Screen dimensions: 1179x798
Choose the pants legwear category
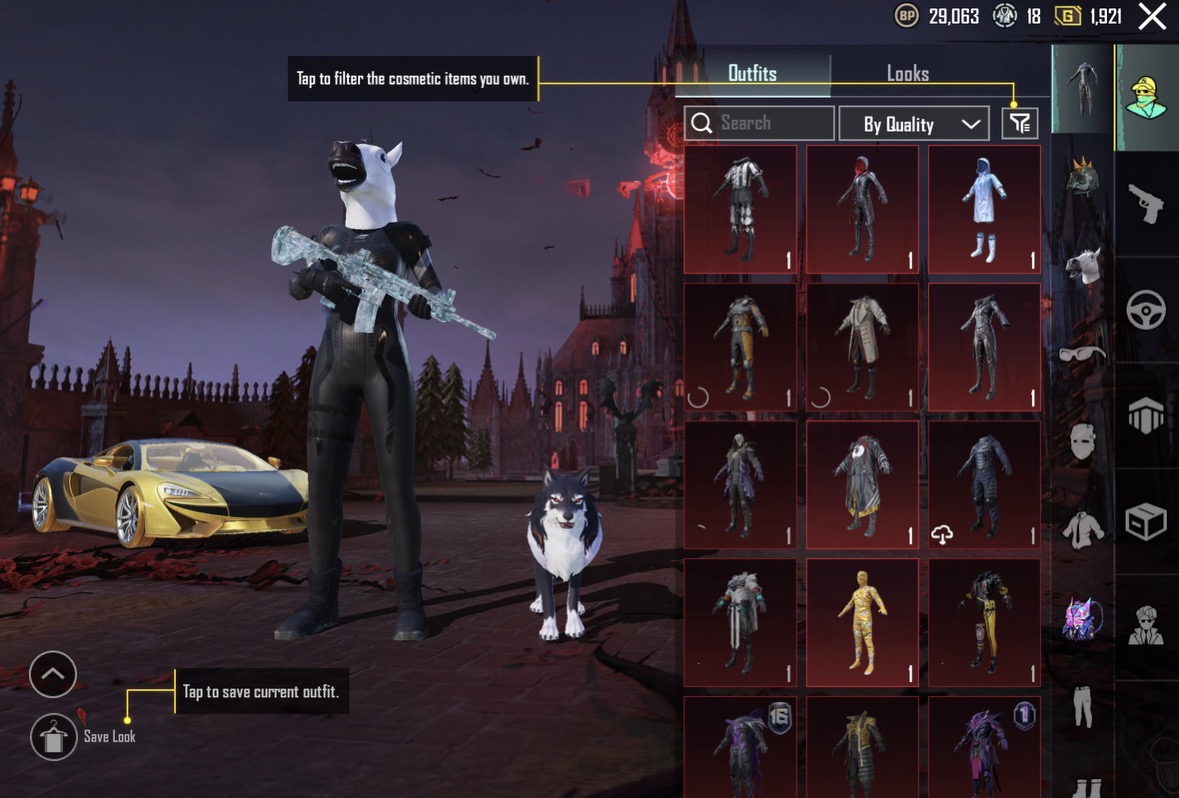(1083, 704)
